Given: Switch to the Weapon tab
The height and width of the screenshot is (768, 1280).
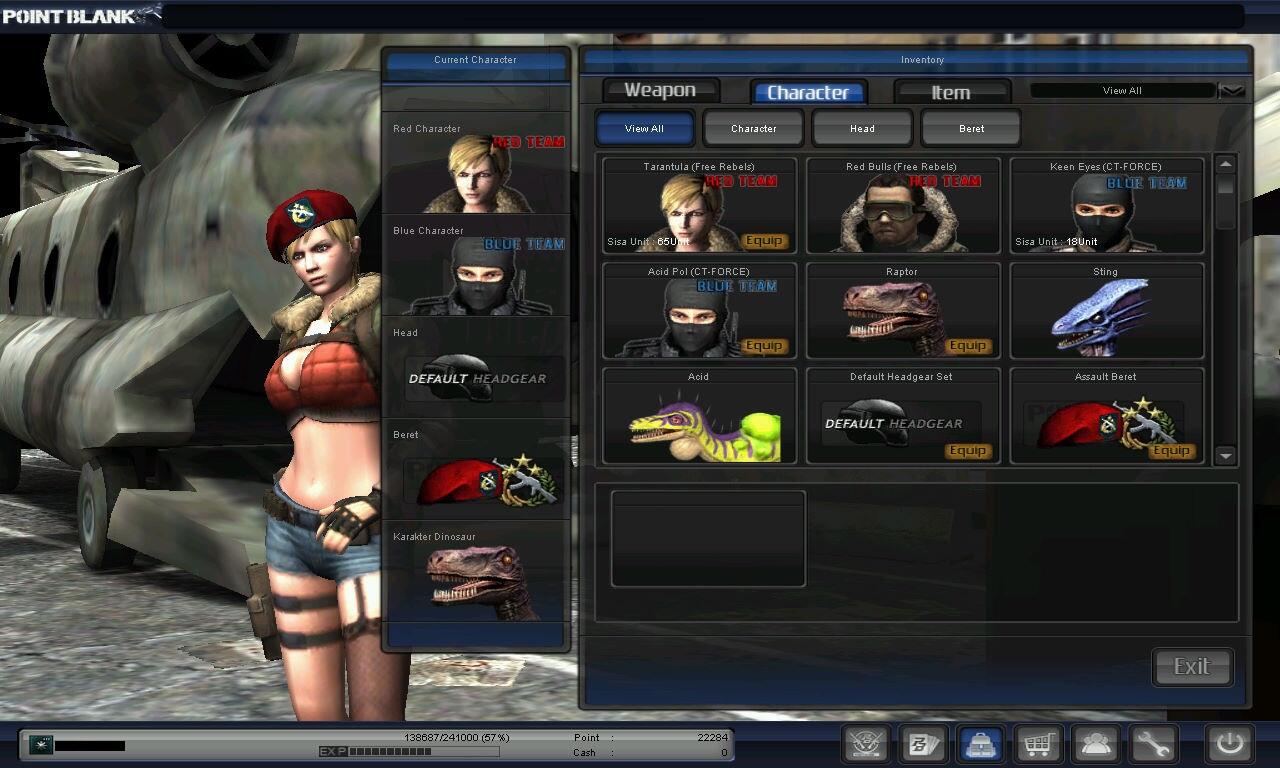Looking at the screenshot, I should point(660,91).
